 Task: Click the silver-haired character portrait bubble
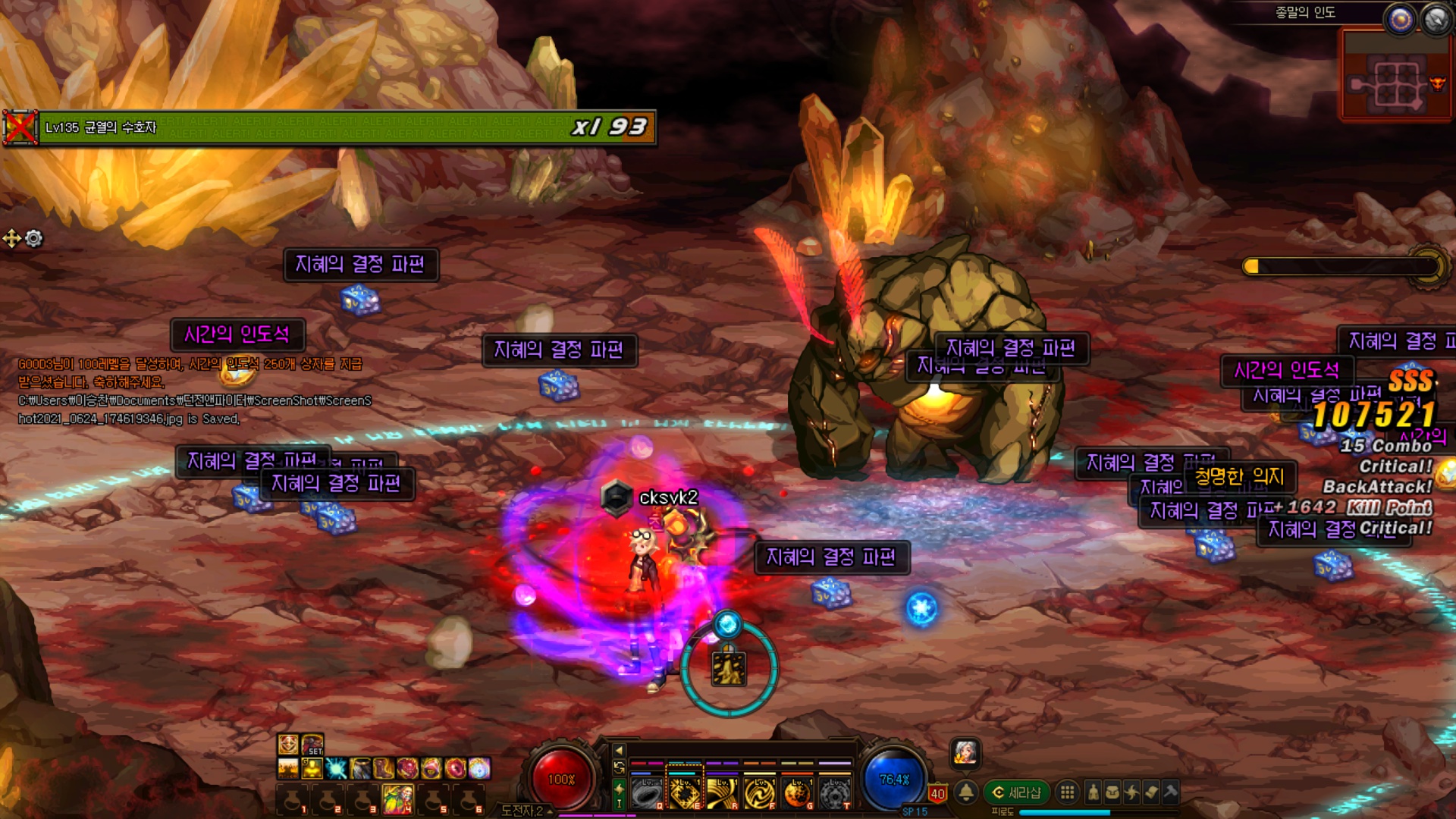[x=965, y=752]
